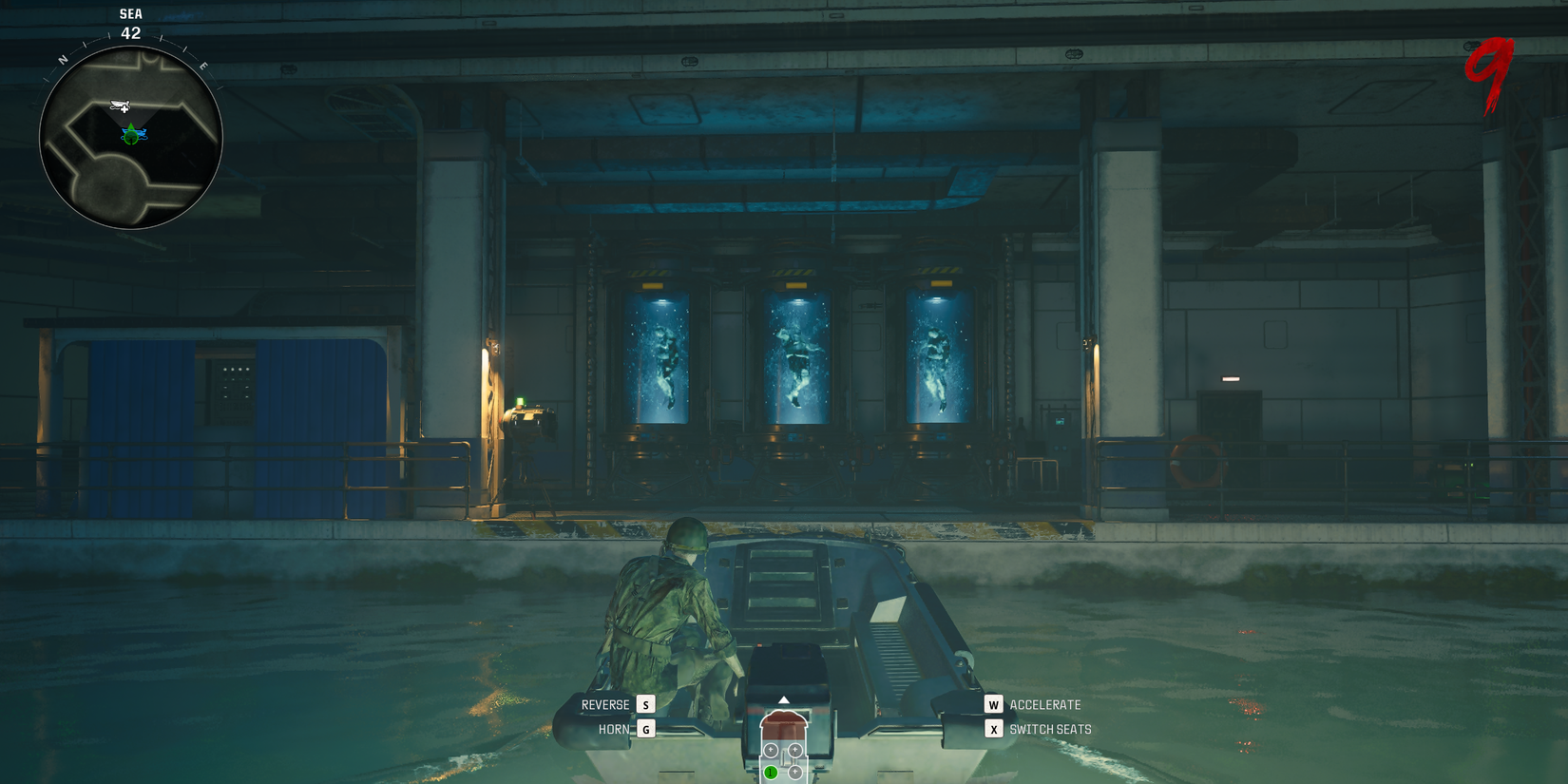
Task: Expand the SEA zone label above the minimap
Action: click(130, 14)
